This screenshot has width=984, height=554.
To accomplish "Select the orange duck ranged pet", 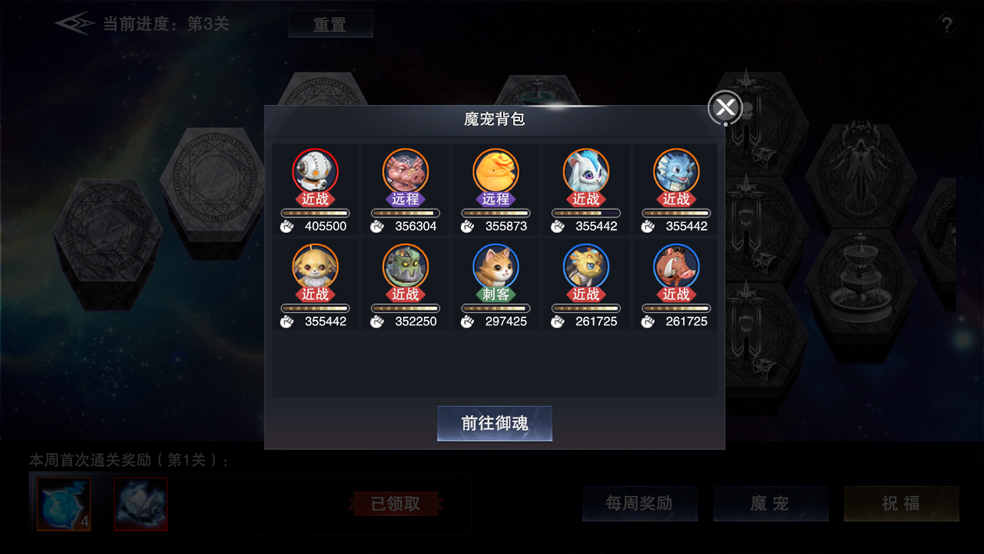I will coord(495,173).
